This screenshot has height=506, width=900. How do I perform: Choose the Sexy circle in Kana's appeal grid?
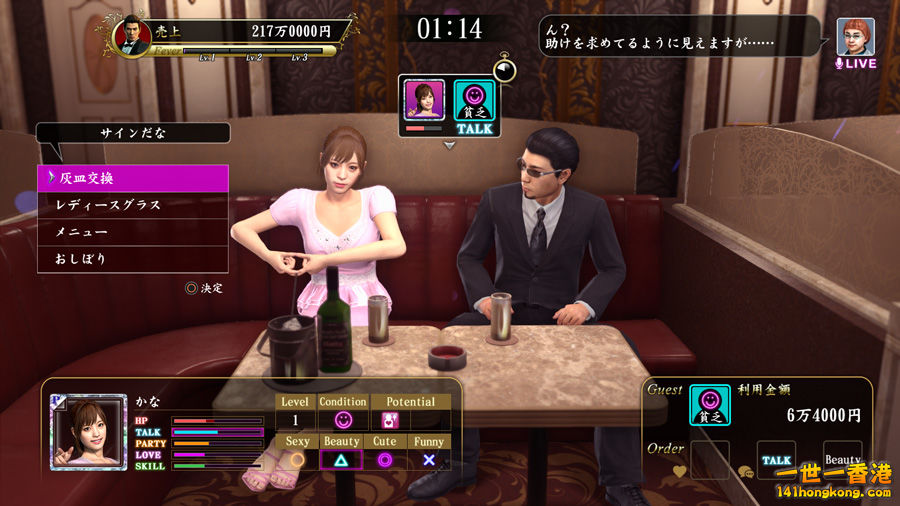(x=297, y=460)
